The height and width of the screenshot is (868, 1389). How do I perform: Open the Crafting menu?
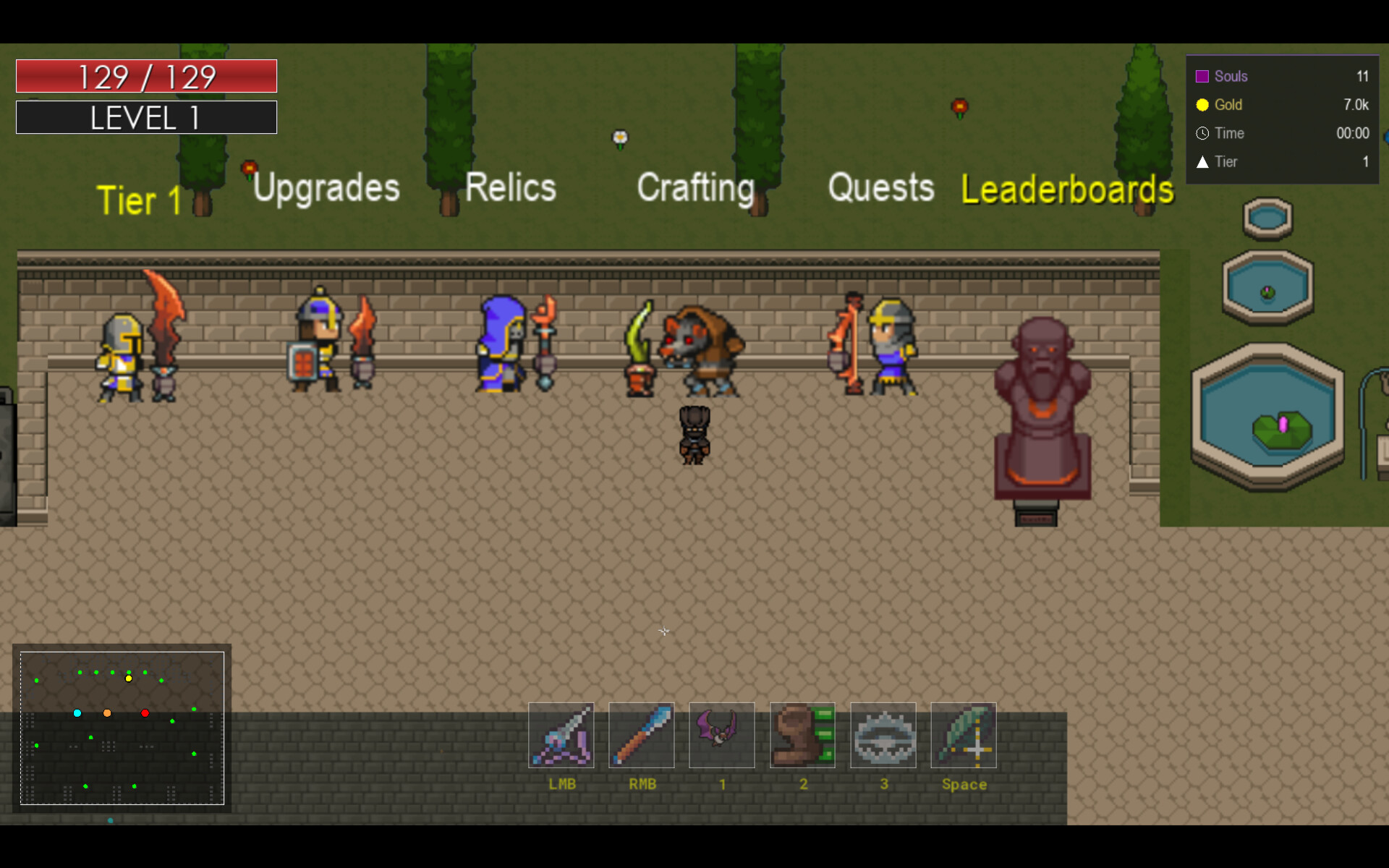point(694,190)
